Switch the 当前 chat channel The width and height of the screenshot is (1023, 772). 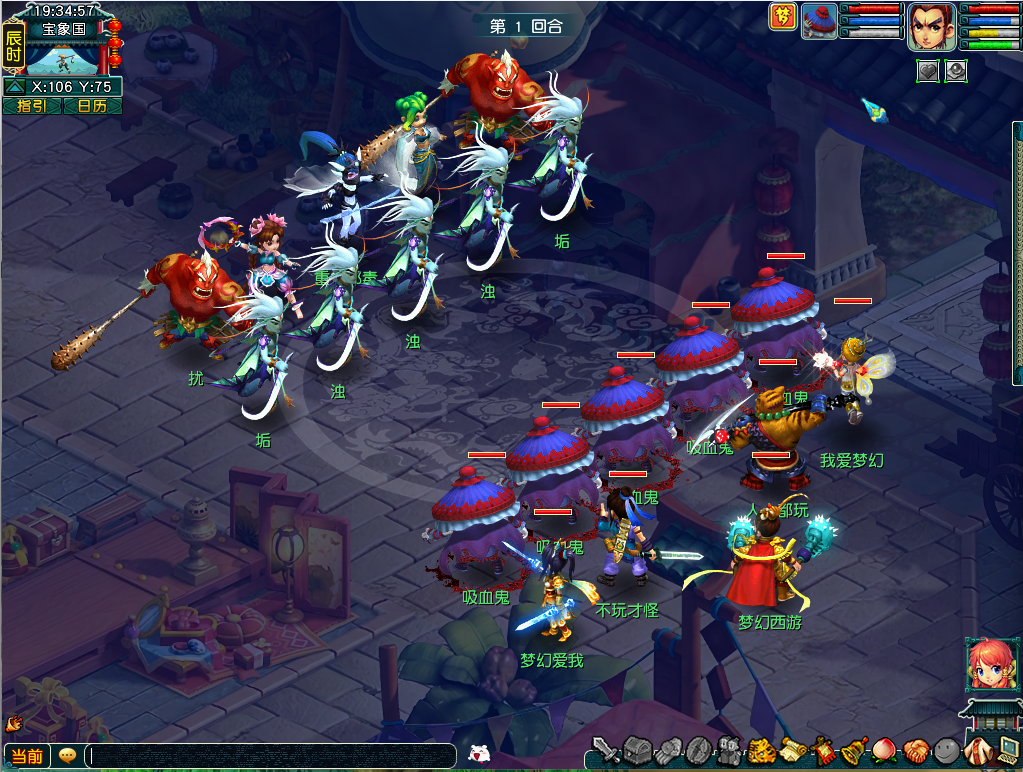(27, 756)
